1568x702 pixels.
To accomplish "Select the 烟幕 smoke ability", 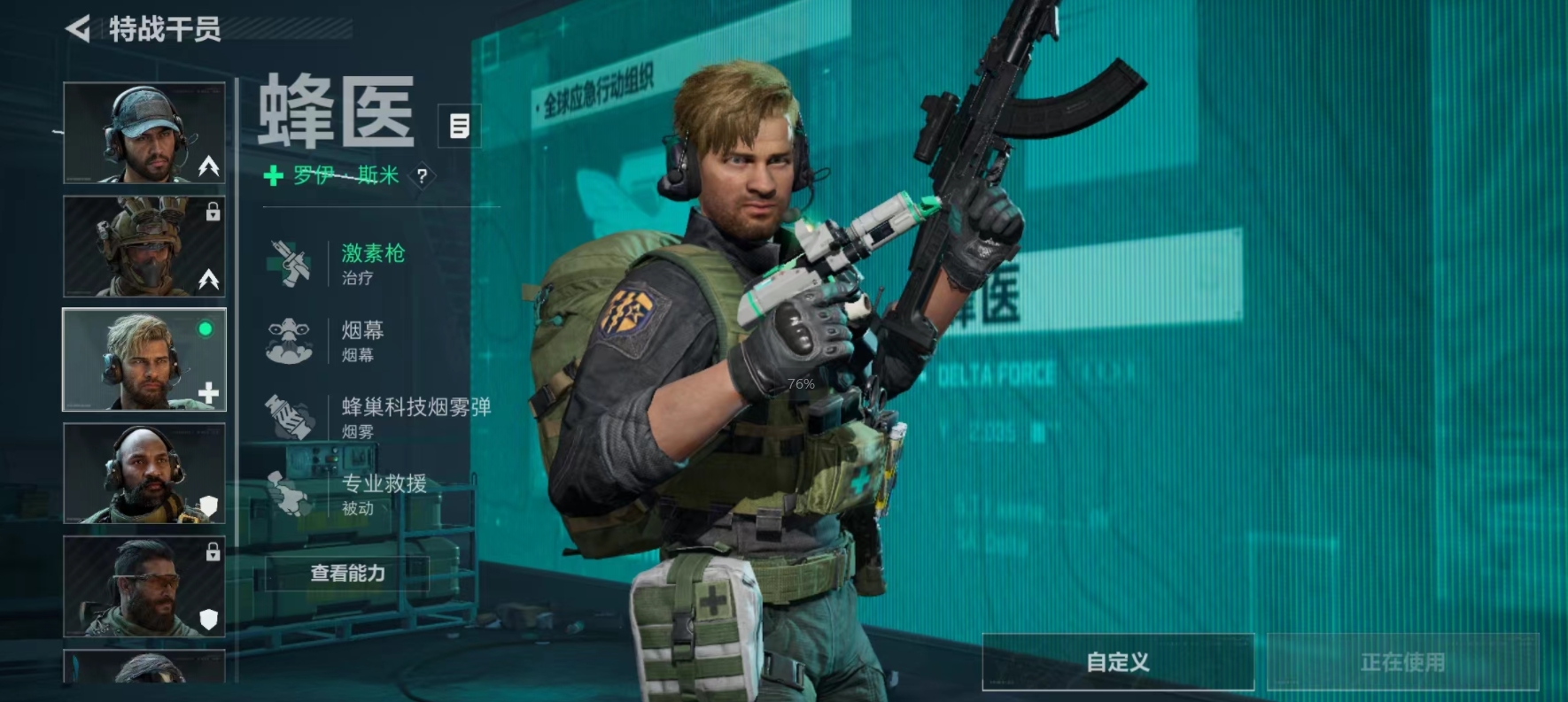I will [x=361, y=340].
